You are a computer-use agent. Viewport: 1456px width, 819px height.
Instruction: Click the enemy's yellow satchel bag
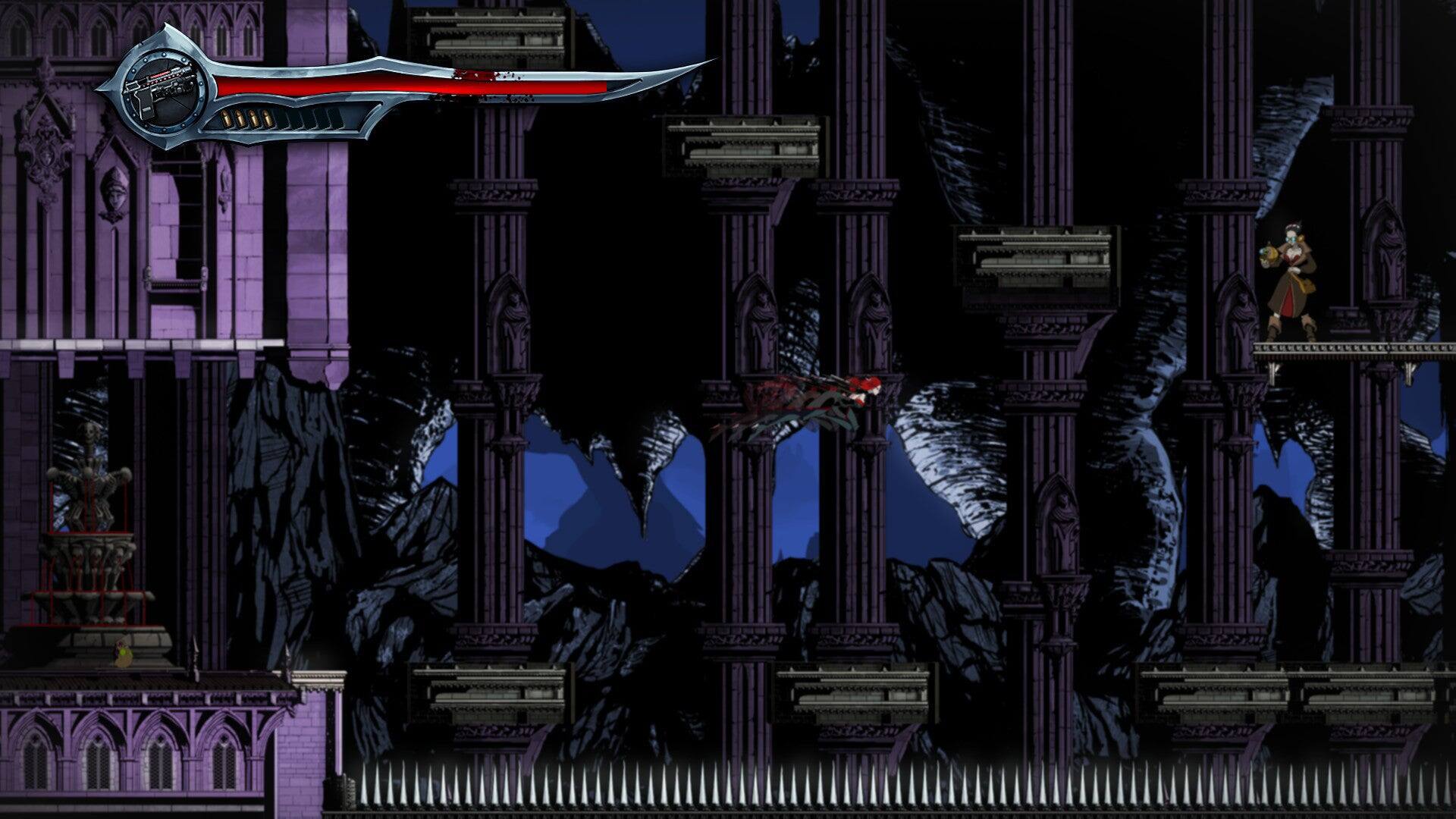coord(1306,284)
